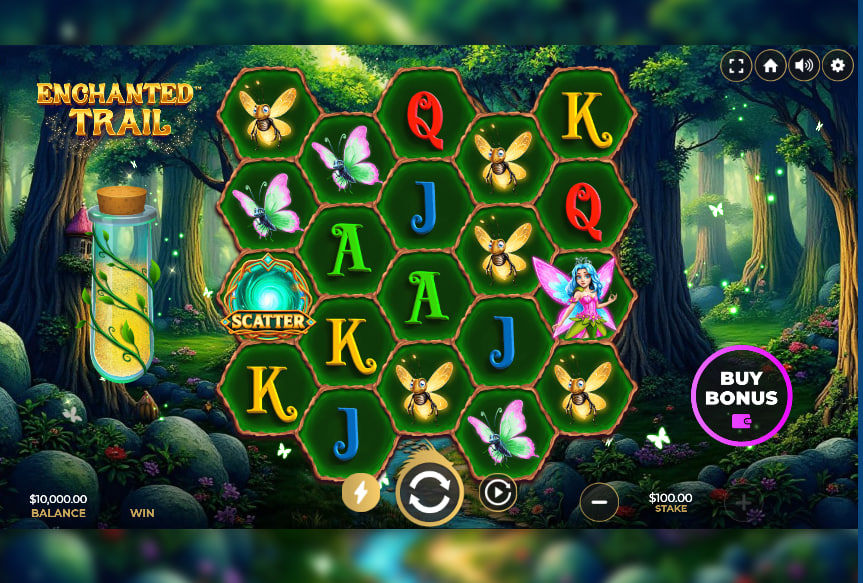This screenshot has width=865, height=583.
Task: Increase the stake with the plus button
Action: tap(743, 503)
